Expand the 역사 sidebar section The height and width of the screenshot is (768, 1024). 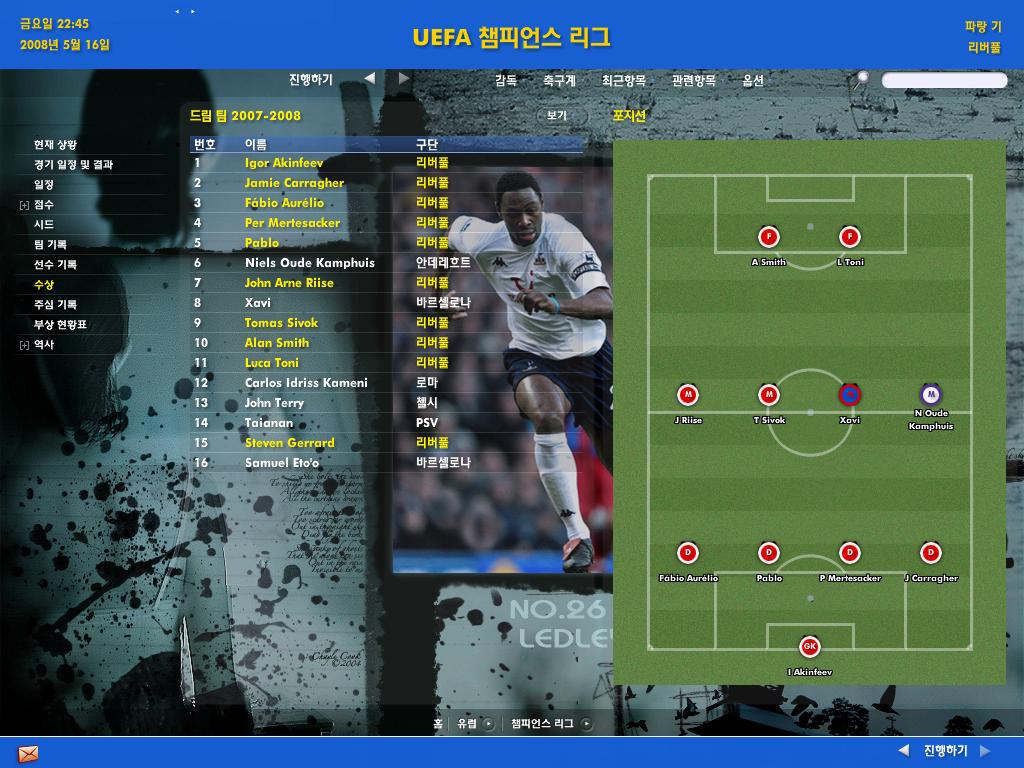point(24,345)
